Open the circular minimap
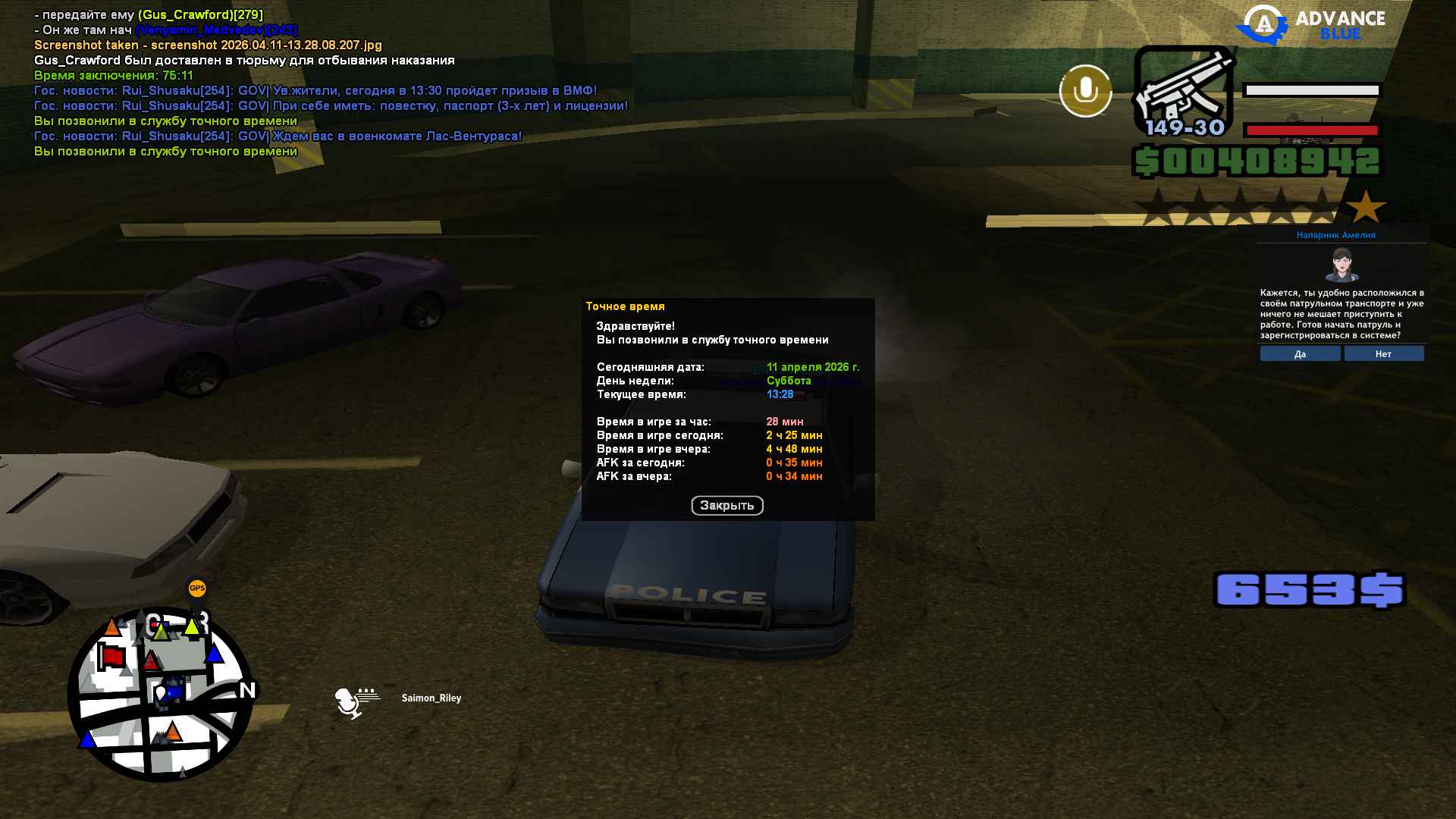Viewport: 1456px width, 819px height. [x=161, y=694]
